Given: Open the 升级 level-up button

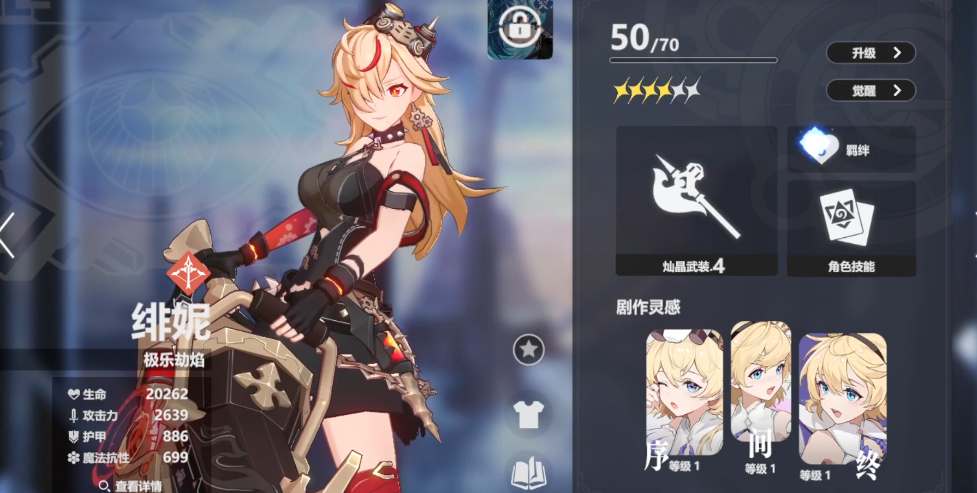Looking at the screenshot, I should click(870, 53).
